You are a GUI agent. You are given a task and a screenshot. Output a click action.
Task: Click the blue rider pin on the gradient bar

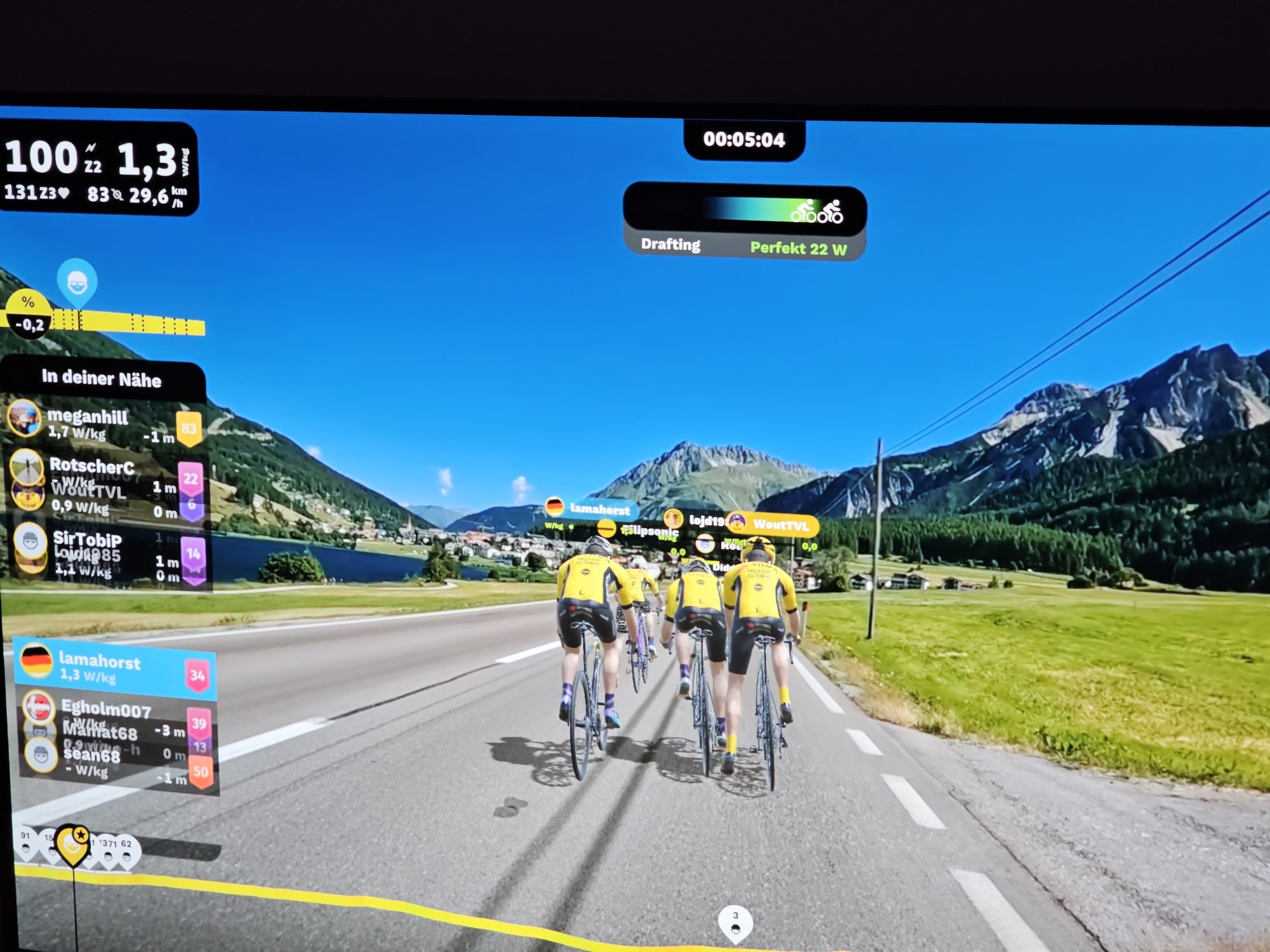77,282
